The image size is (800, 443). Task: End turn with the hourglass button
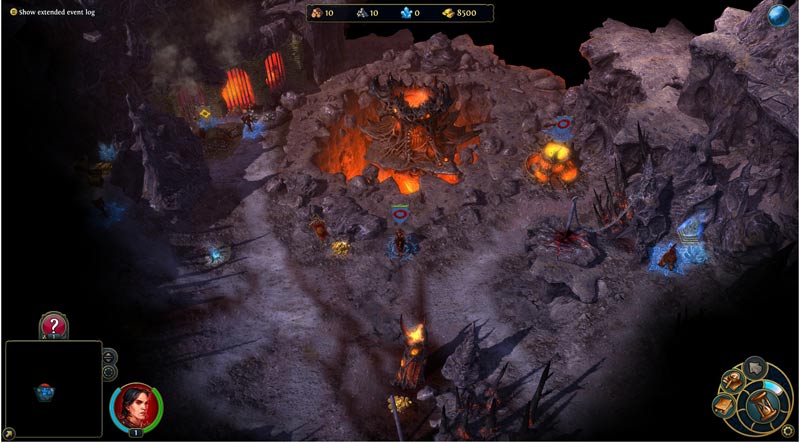click(x=764, y=407)
